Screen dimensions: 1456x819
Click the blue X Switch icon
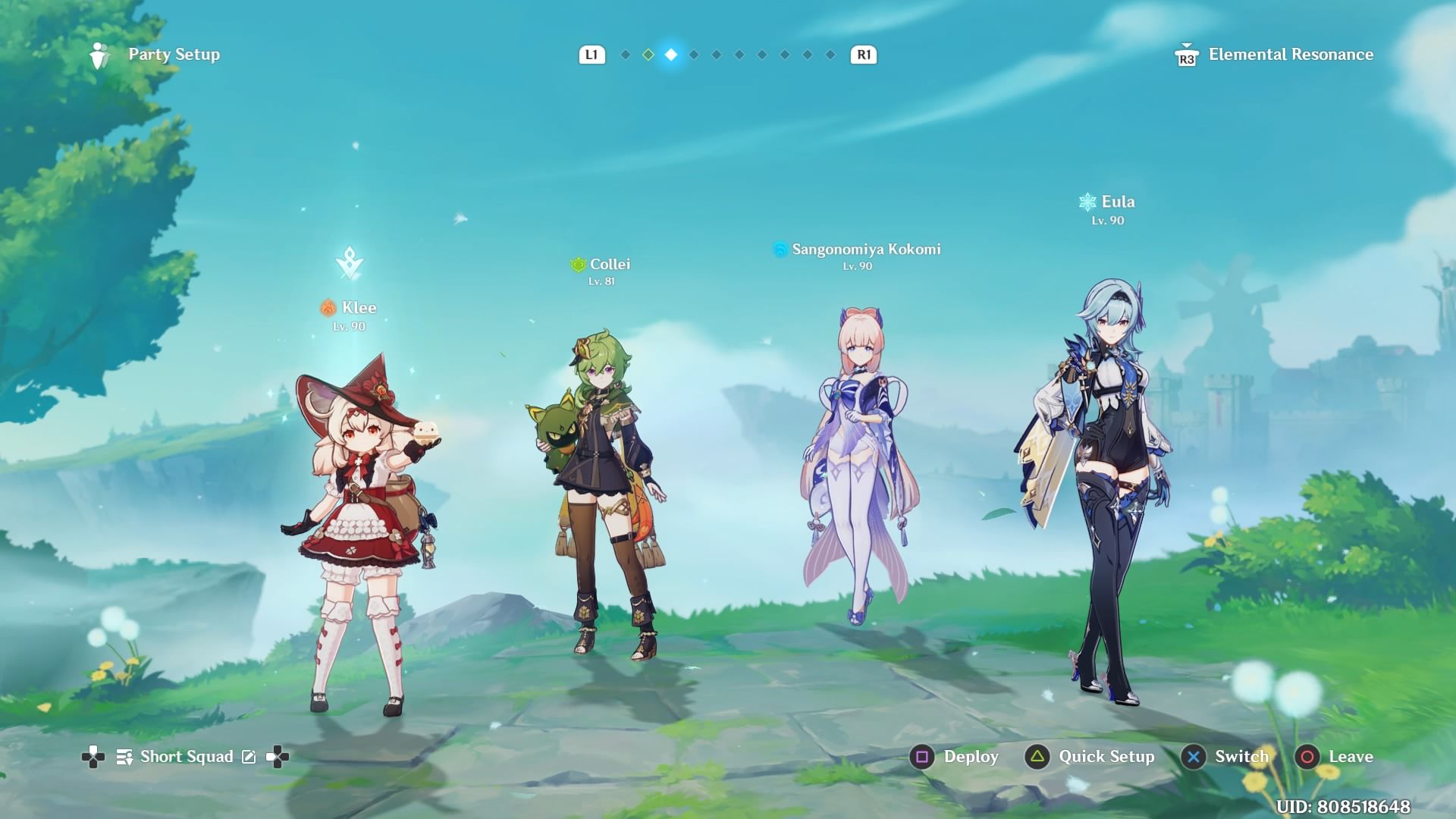(x=1192, y=757)
